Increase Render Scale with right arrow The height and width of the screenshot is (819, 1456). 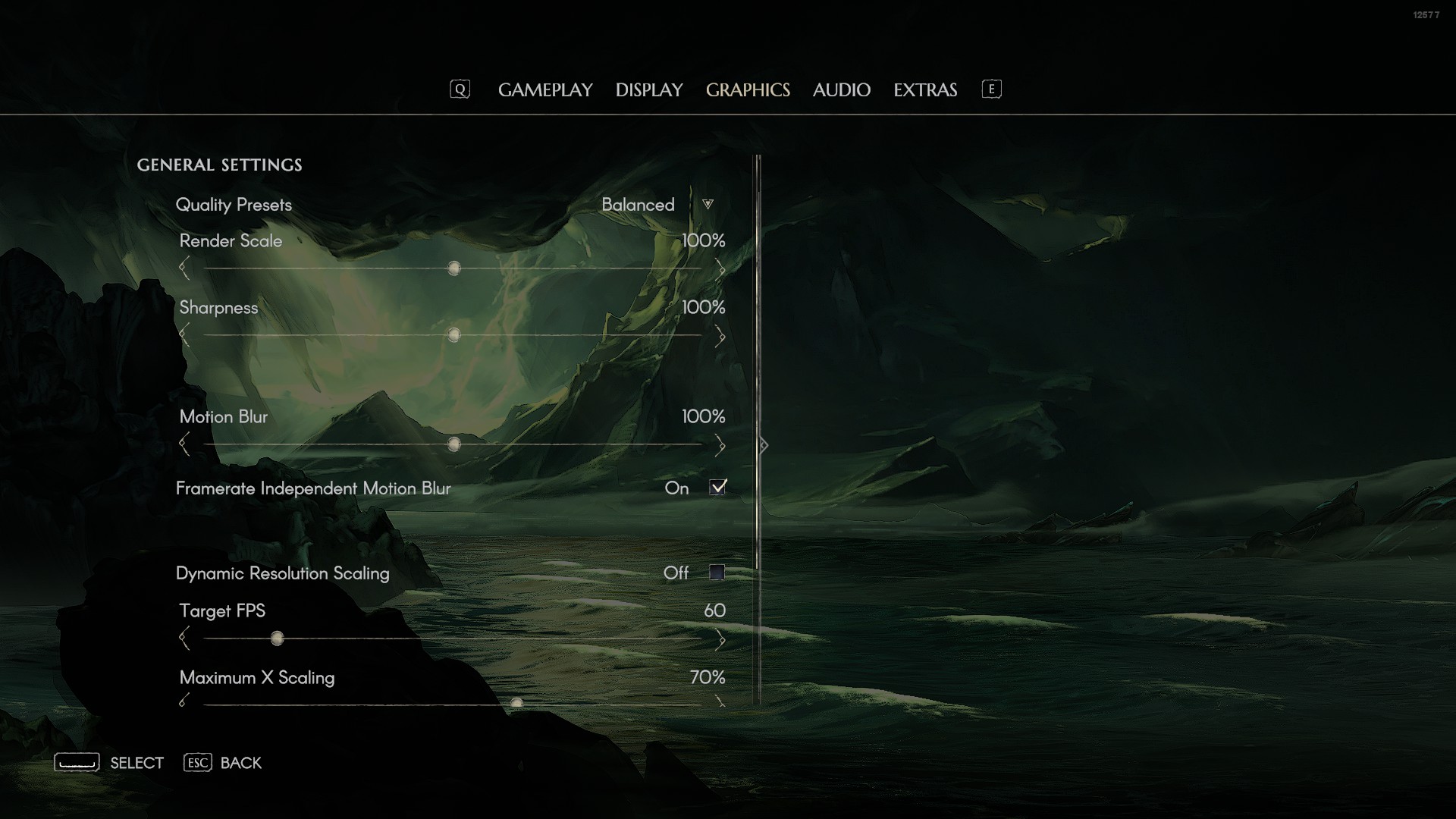point(720,268)
